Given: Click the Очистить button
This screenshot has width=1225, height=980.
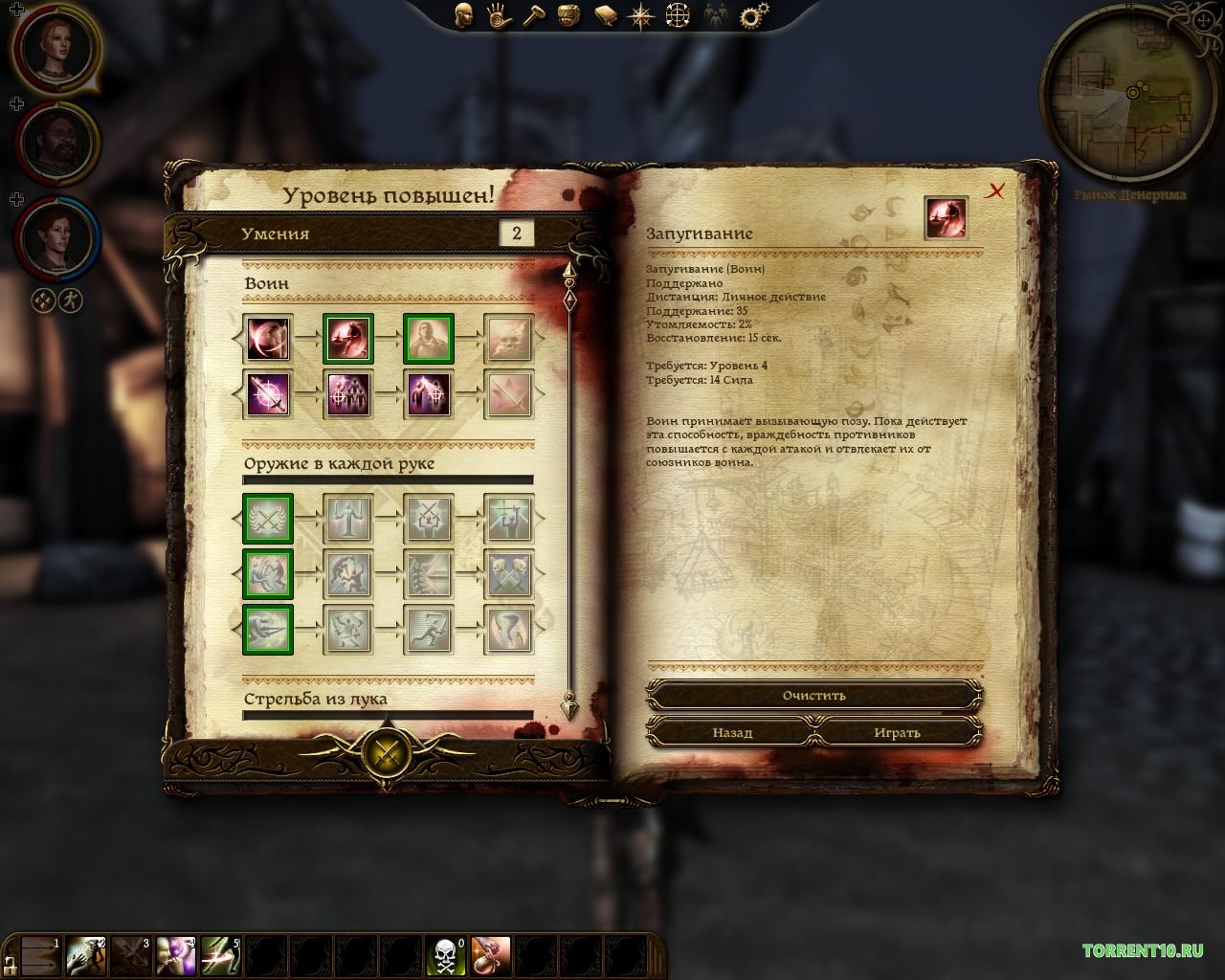Looking at the screenshot, I should [813, 696].
